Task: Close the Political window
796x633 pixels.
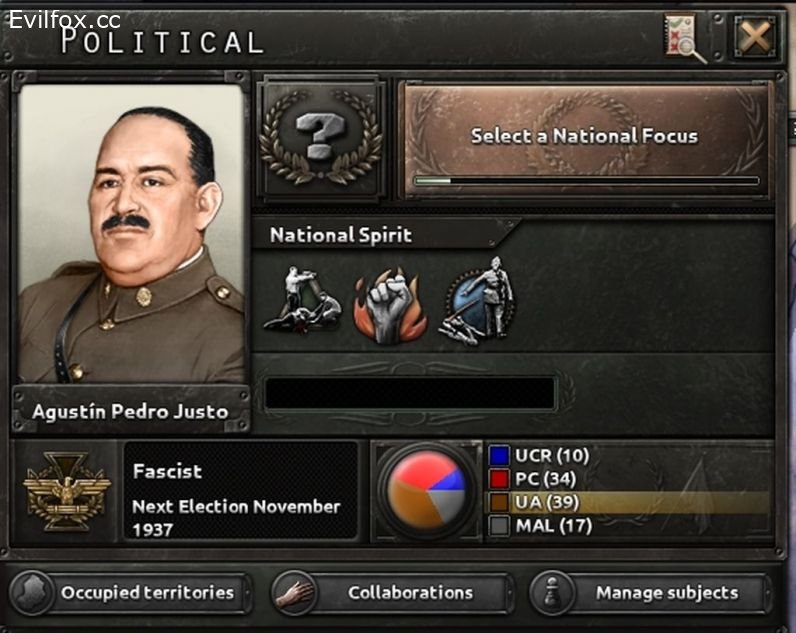Action: 755,38
